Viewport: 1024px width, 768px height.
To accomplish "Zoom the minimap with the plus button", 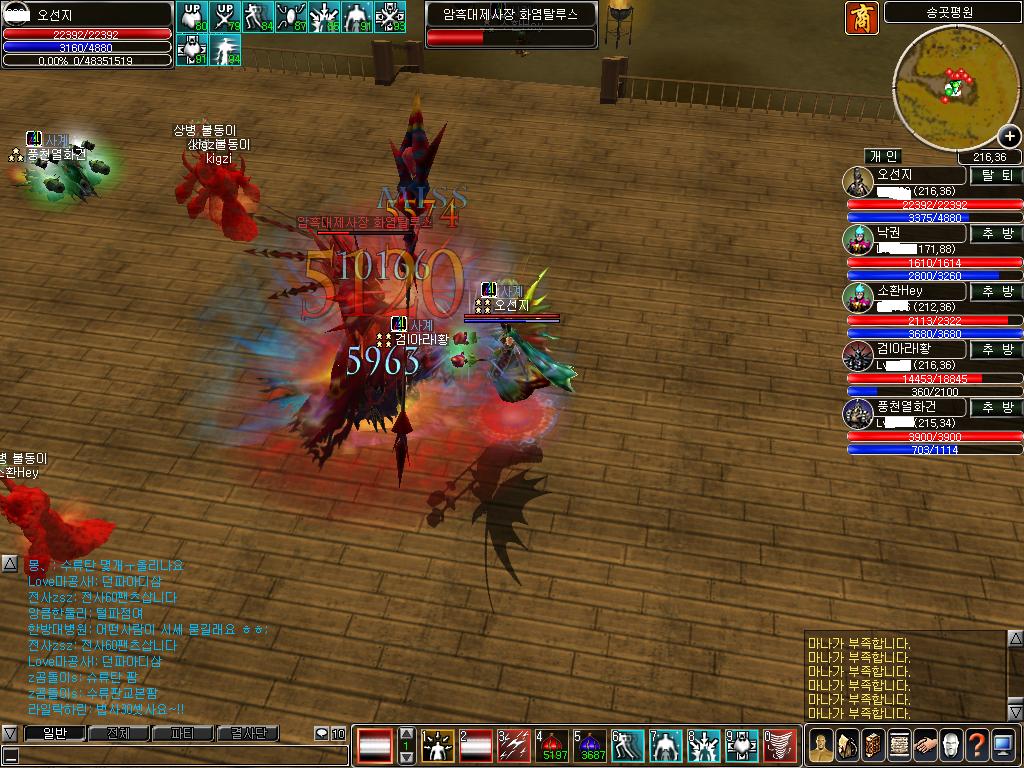I will pyautogui.click(x=1008, y=137).
